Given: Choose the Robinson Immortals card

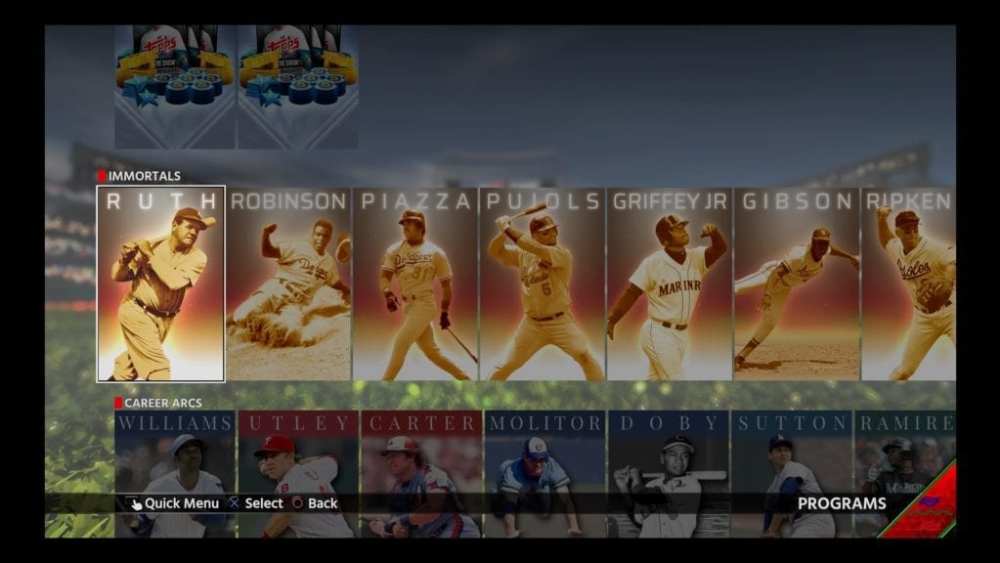Looking at the screenshot, I should tap(289, 284).
